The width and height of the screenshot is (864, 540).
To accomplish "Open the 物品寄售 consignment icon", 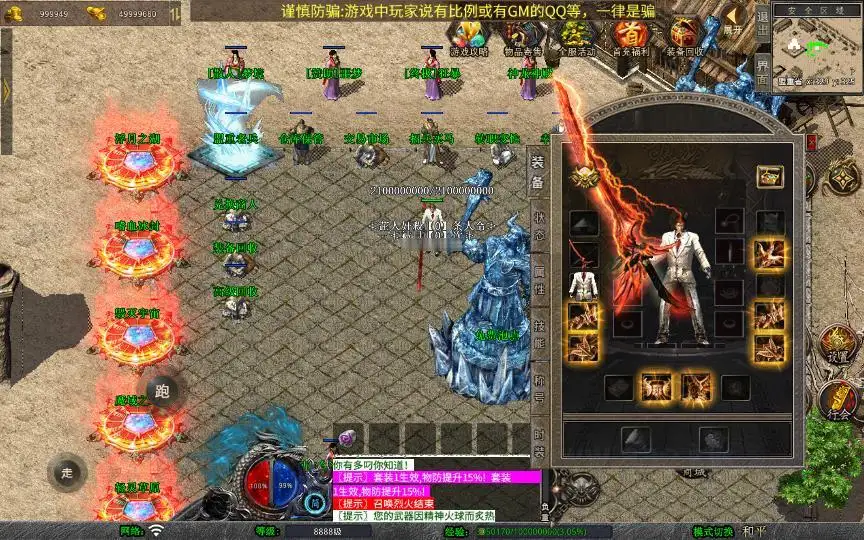I will pyautogui.click(x=523, y=36).
